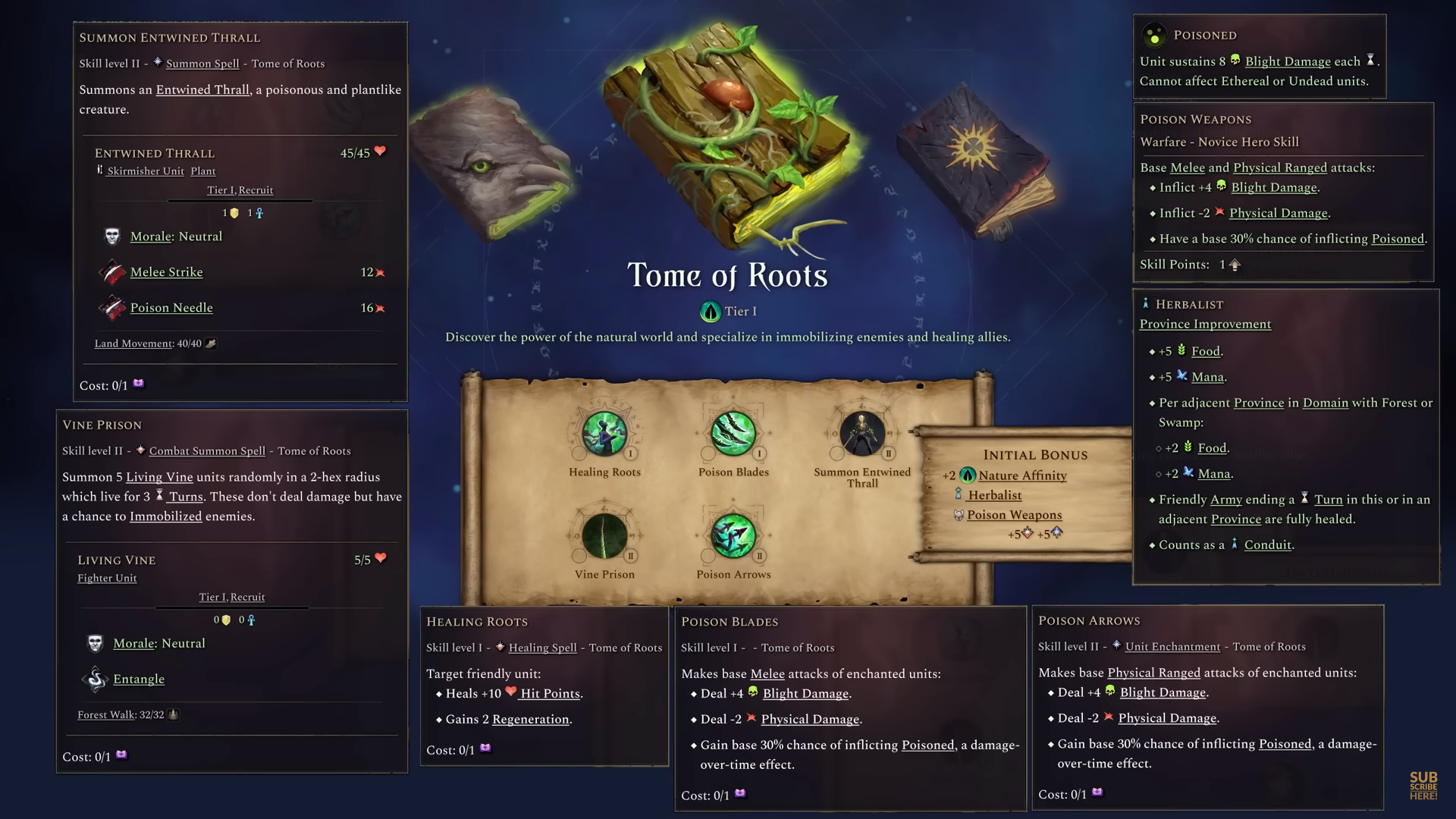The width and height of the screenshot is (1456, 819).
Task: Open the Entwined Thrall link
Action: coord(202,89)
